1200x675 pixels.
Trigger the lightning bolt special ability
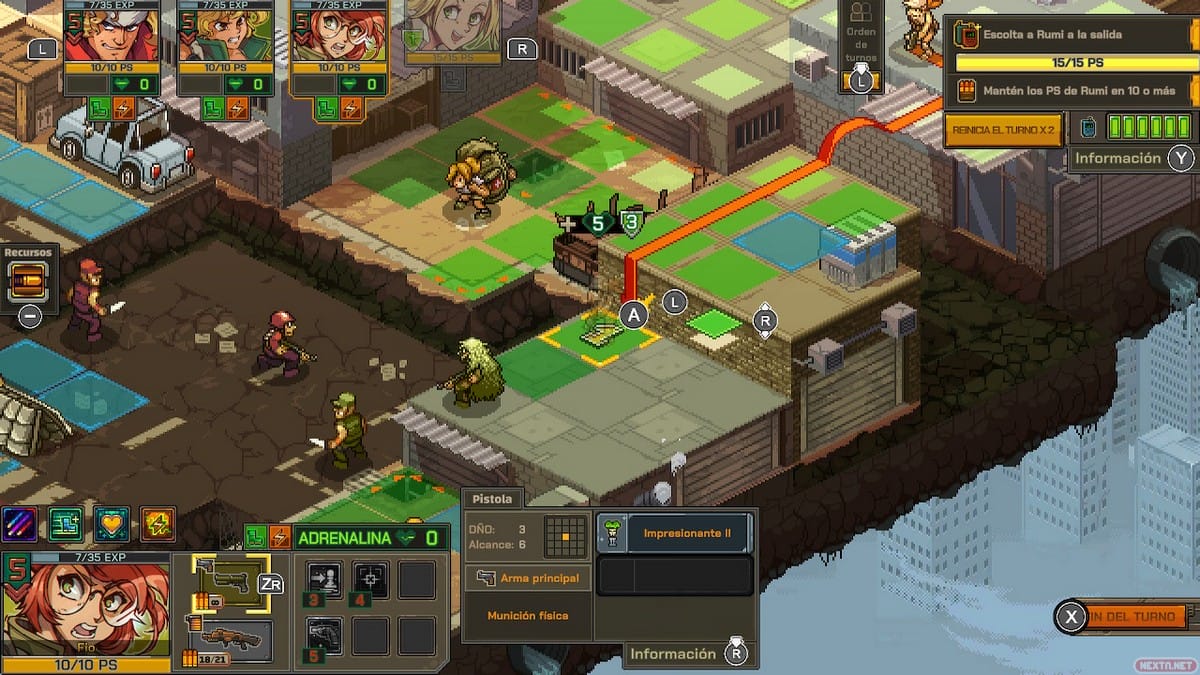point(158,524)
